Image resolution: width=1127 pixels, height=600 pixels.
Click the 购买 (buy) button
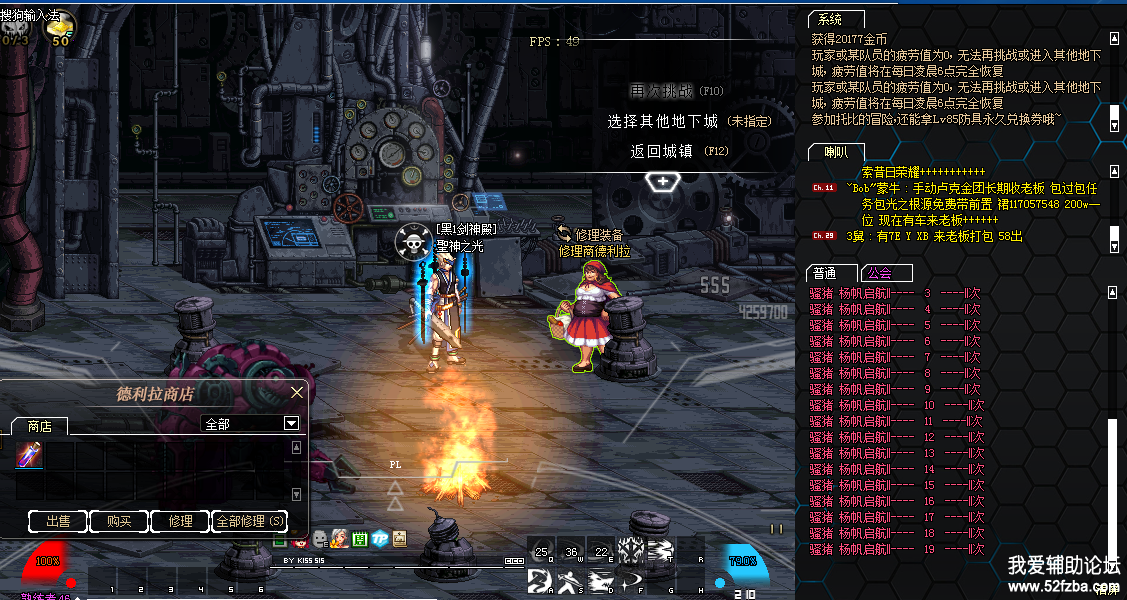(119, 521)
